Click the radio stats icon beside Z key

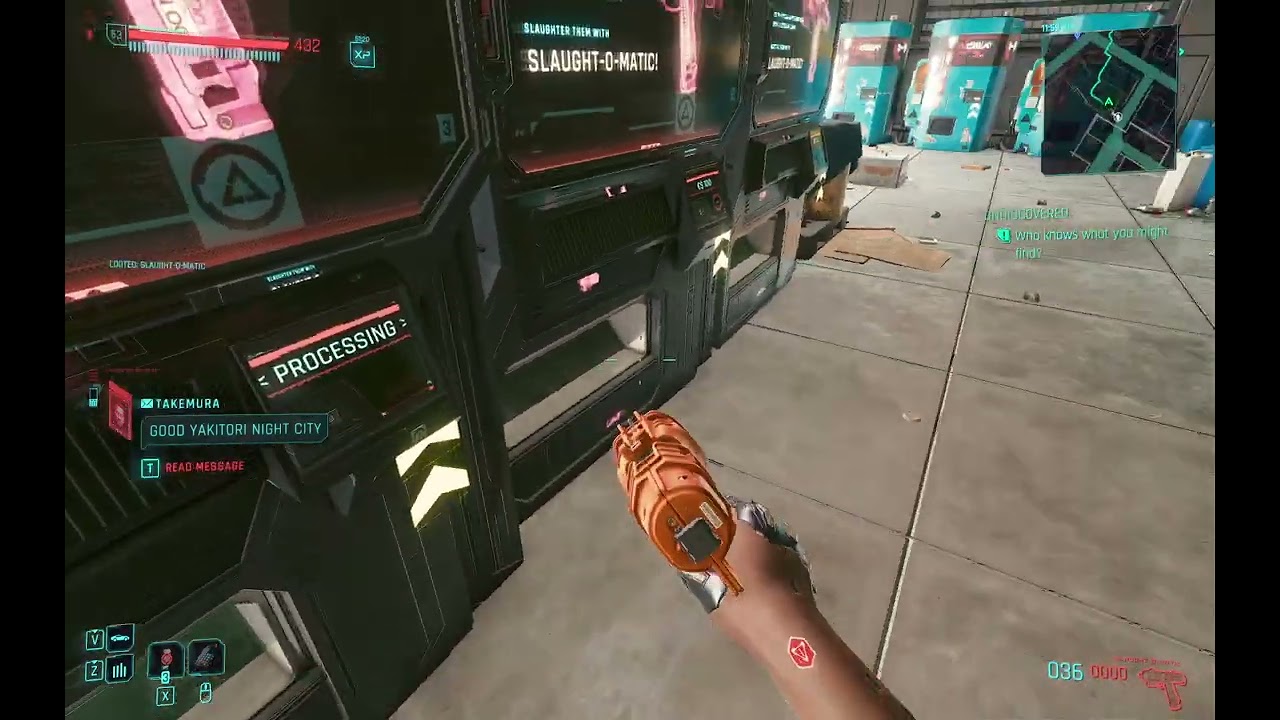tap(120, 672)
